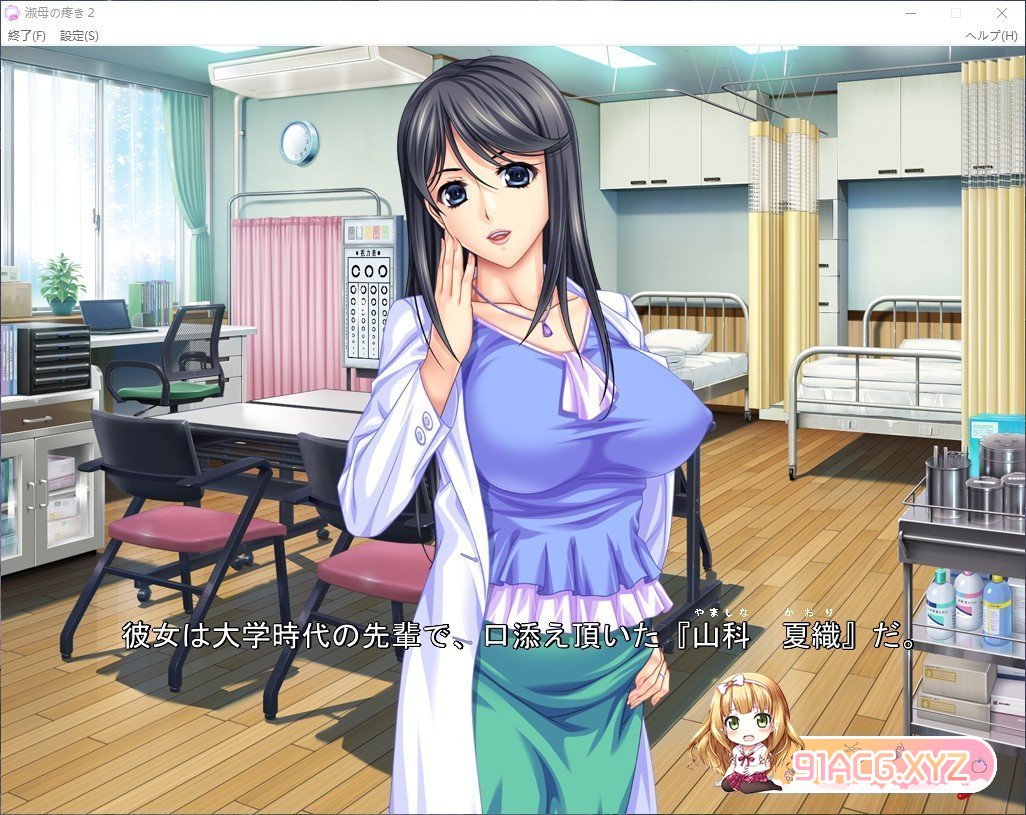Screen dimensions: 1026x815
Task: Minimize the game window
Action: point(910,13)
